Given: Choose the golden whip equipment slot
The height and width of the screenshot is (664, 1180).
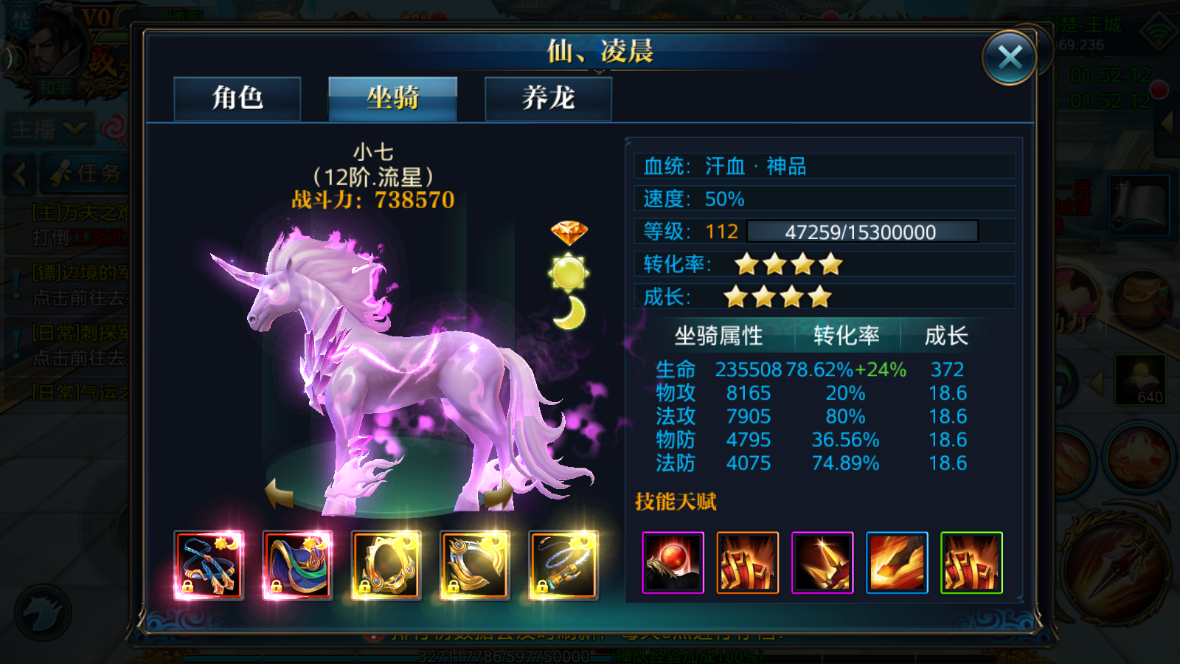Looking at the screenshot, I should click(x=563, y=565).
